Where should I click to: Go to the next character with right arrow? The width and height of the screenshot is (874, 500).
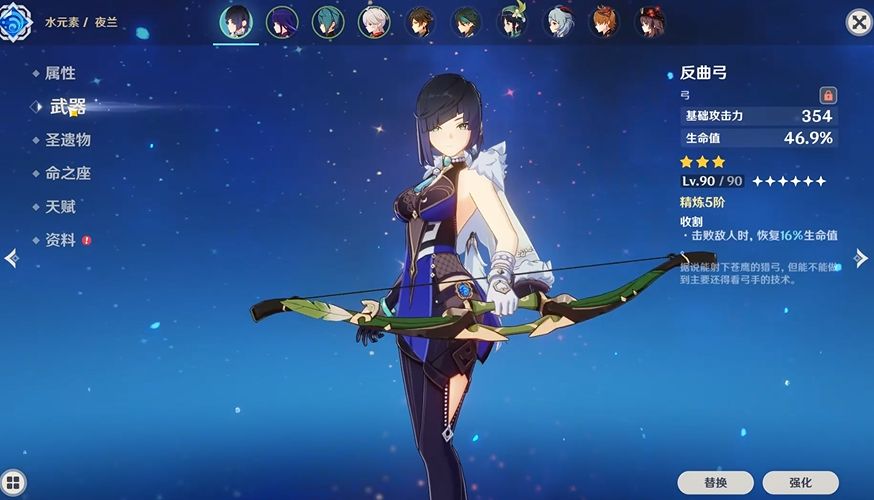(x=861, y=258)
